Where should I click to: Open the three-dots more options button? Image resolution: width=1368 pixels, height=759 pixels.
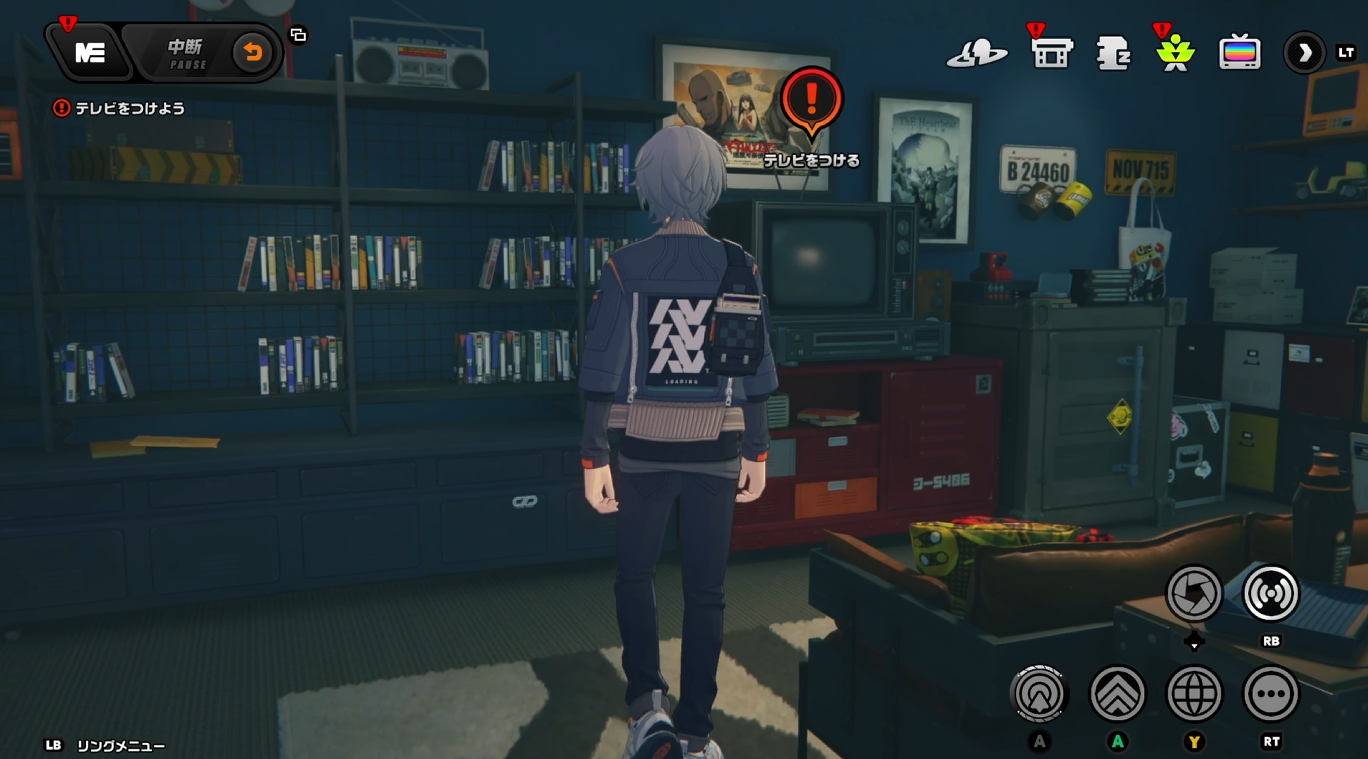click(x=1271, y=693)
